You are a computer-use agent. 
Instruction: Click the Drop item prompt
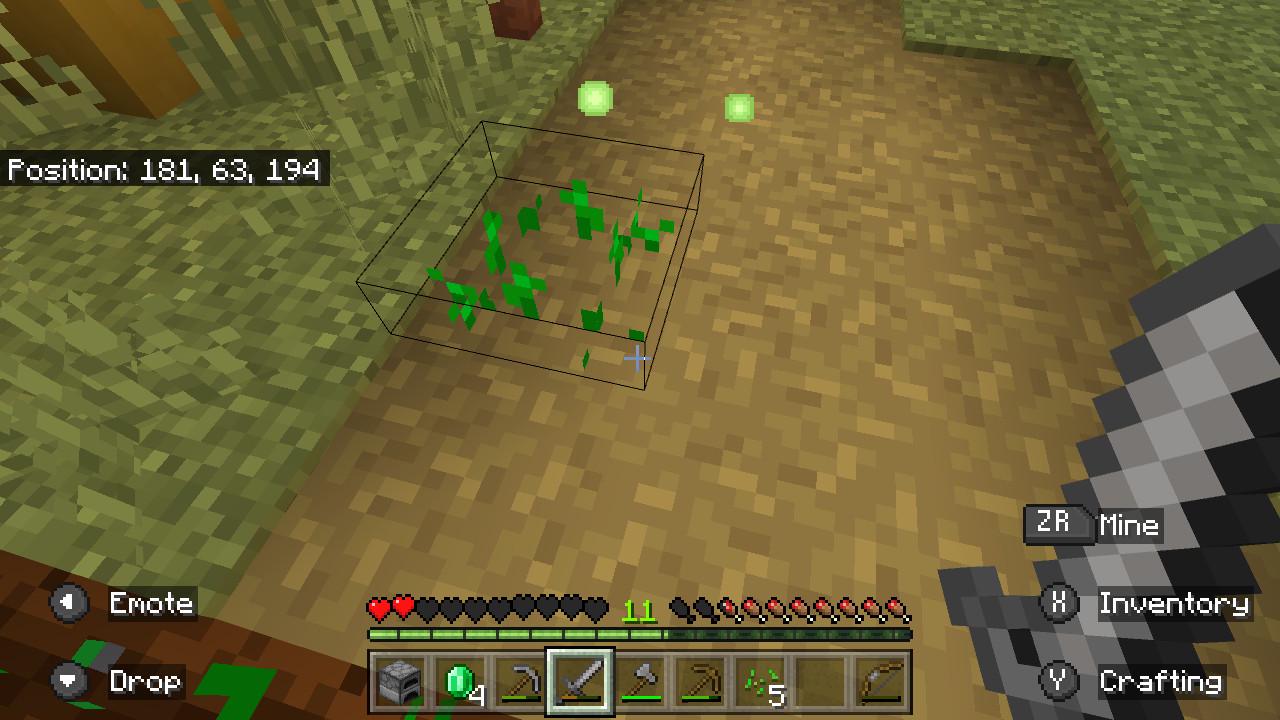[x=68, y=681]
